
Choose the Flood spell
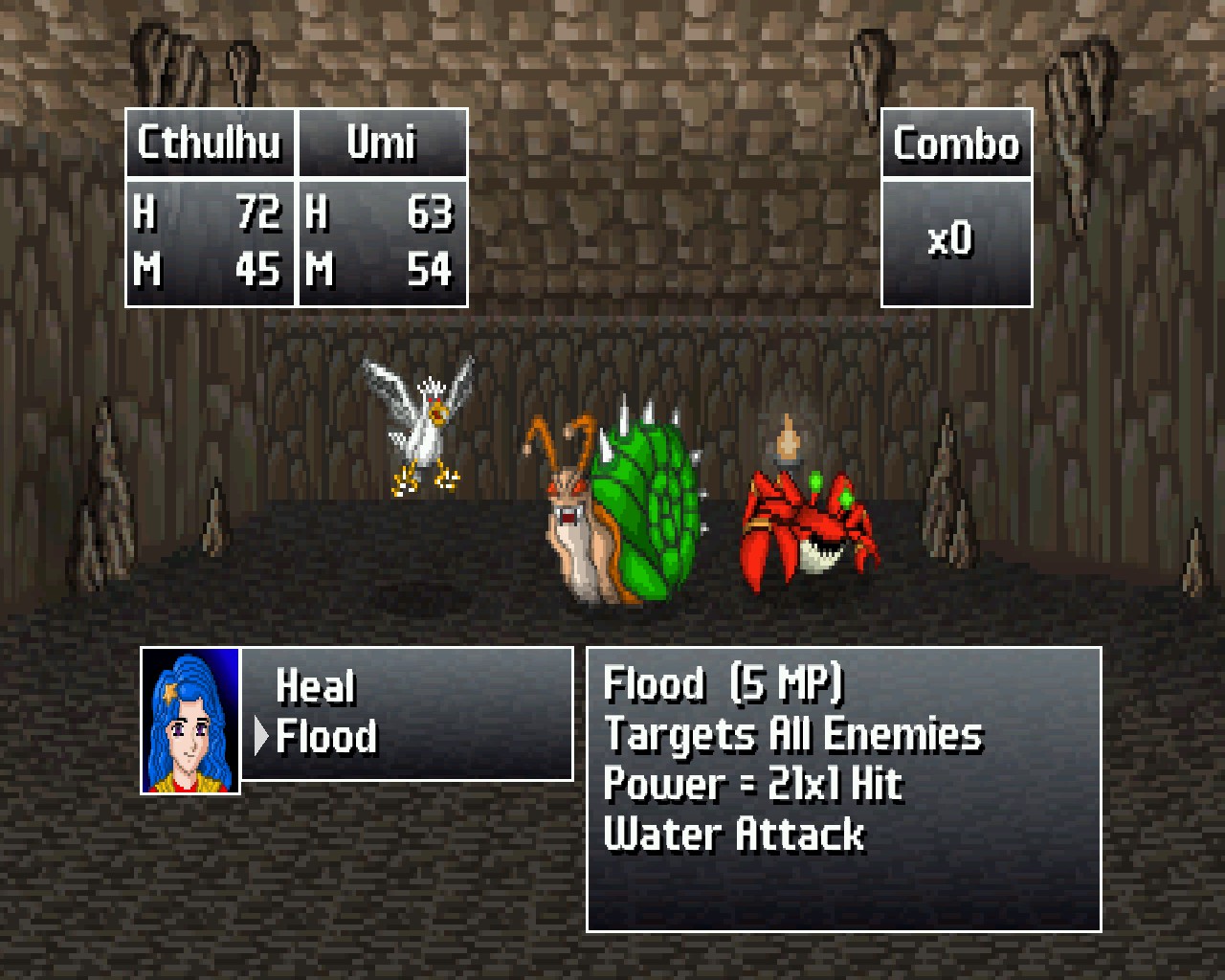tap(326, 737)
